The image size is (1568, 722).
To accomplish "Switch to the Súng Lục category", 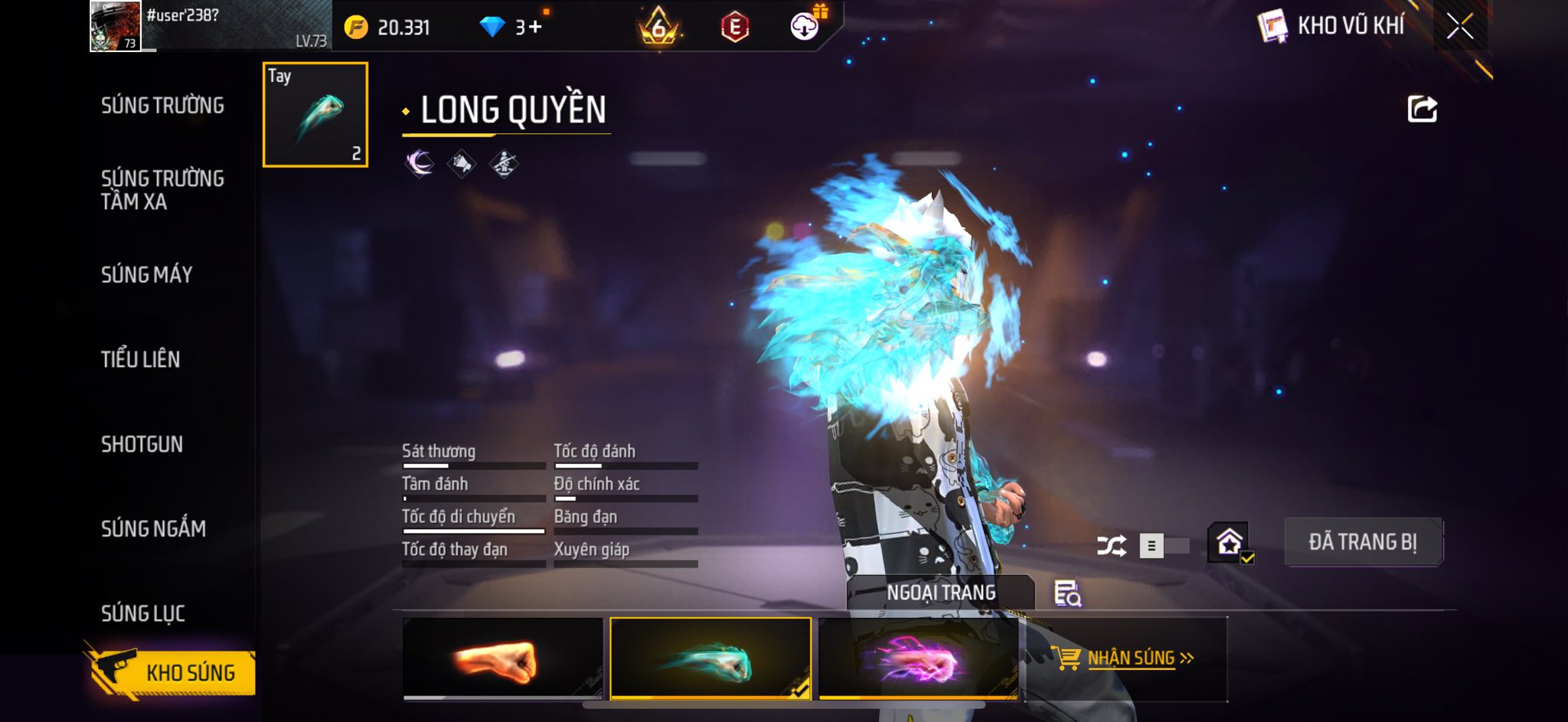I will pos(143,613).
